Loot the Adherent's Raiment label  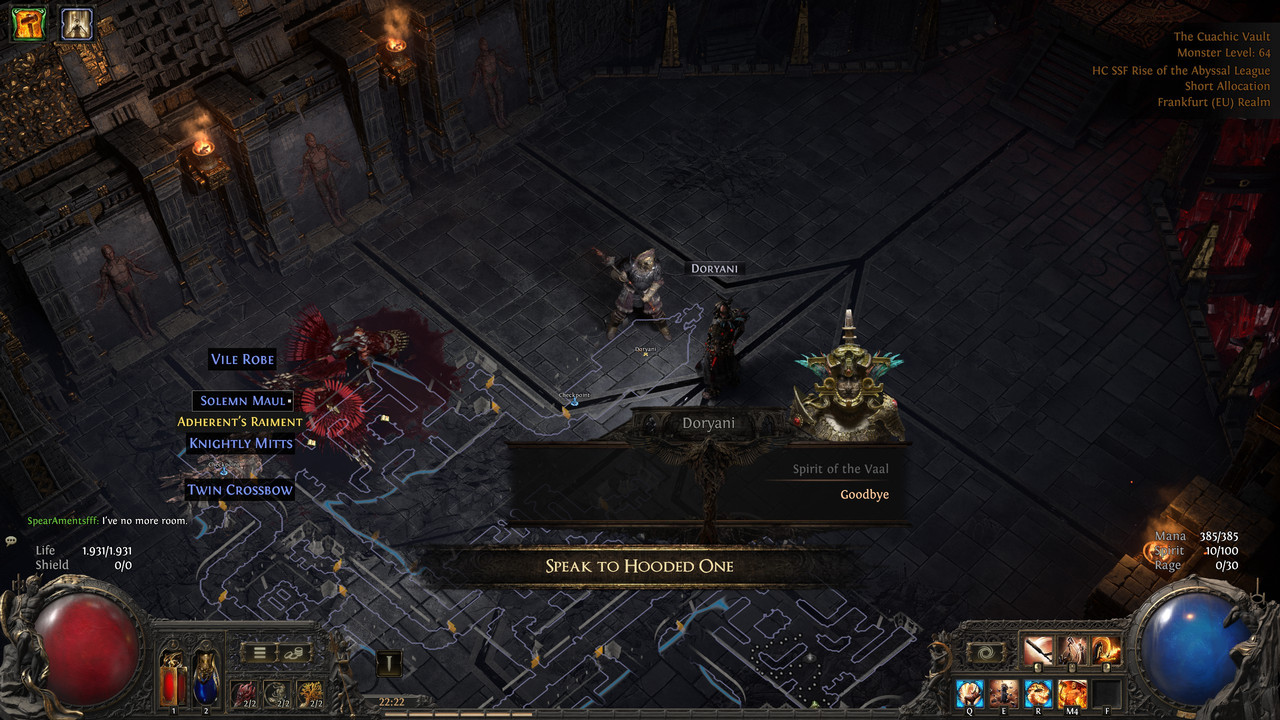pyautogui.click(x=240, y=422)
